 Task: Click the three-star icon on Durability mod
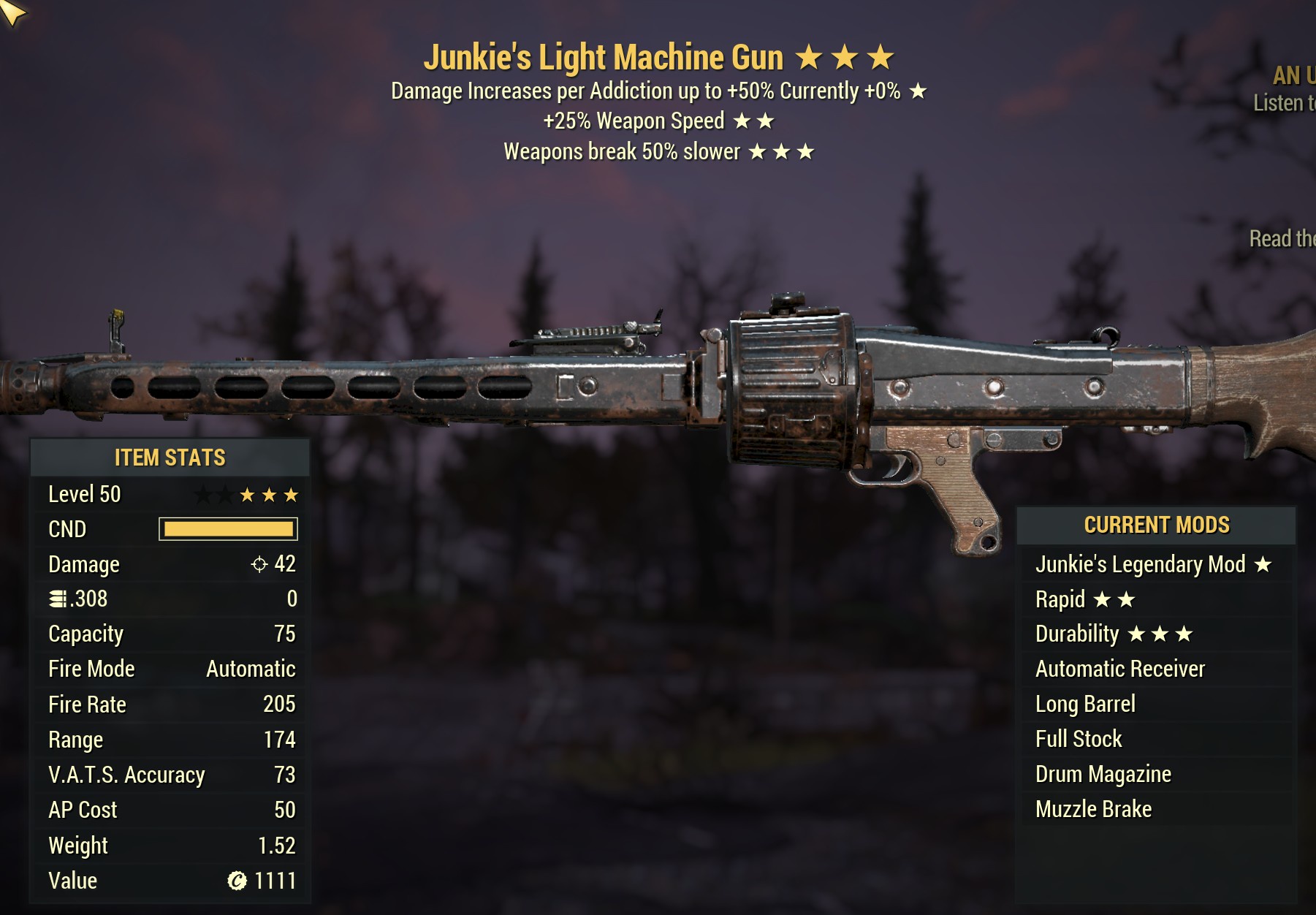click(x=1160, y=633)
